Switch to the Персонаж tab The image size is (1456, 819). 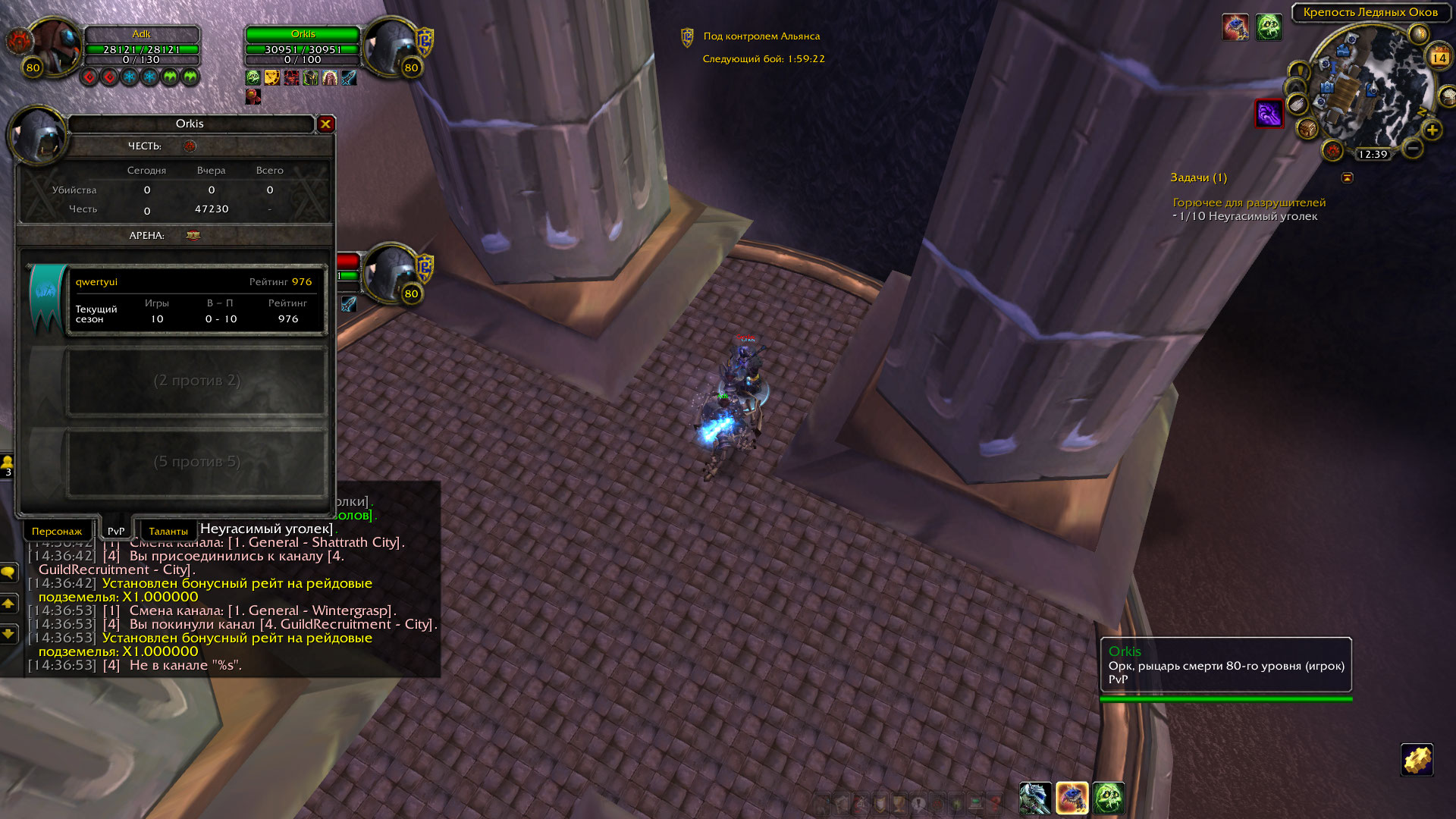57,531
